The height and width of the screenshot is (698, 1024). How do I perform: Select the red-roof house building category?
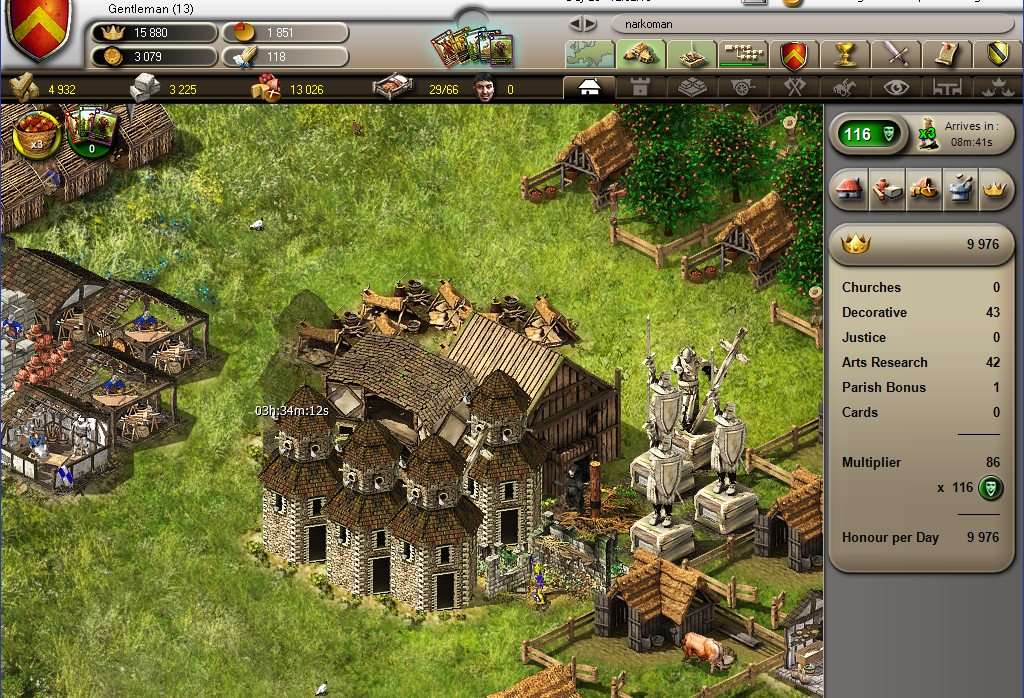[849, 189]
